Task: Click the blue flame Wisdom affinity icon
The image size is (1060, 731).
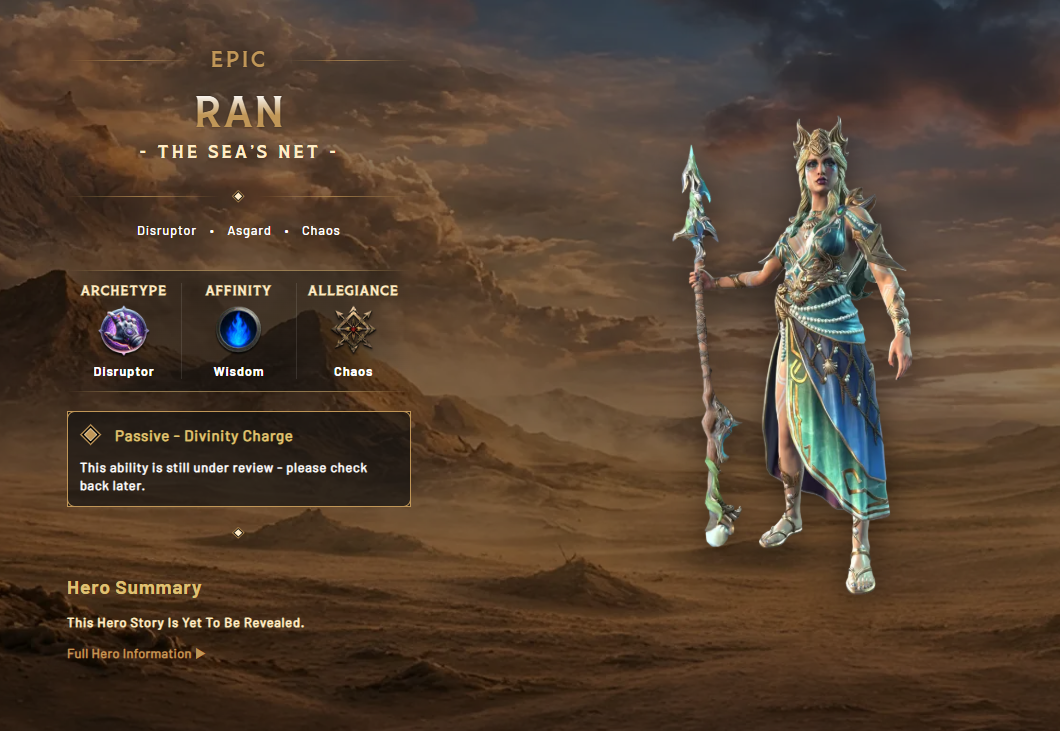Action: tap(238, 331)
